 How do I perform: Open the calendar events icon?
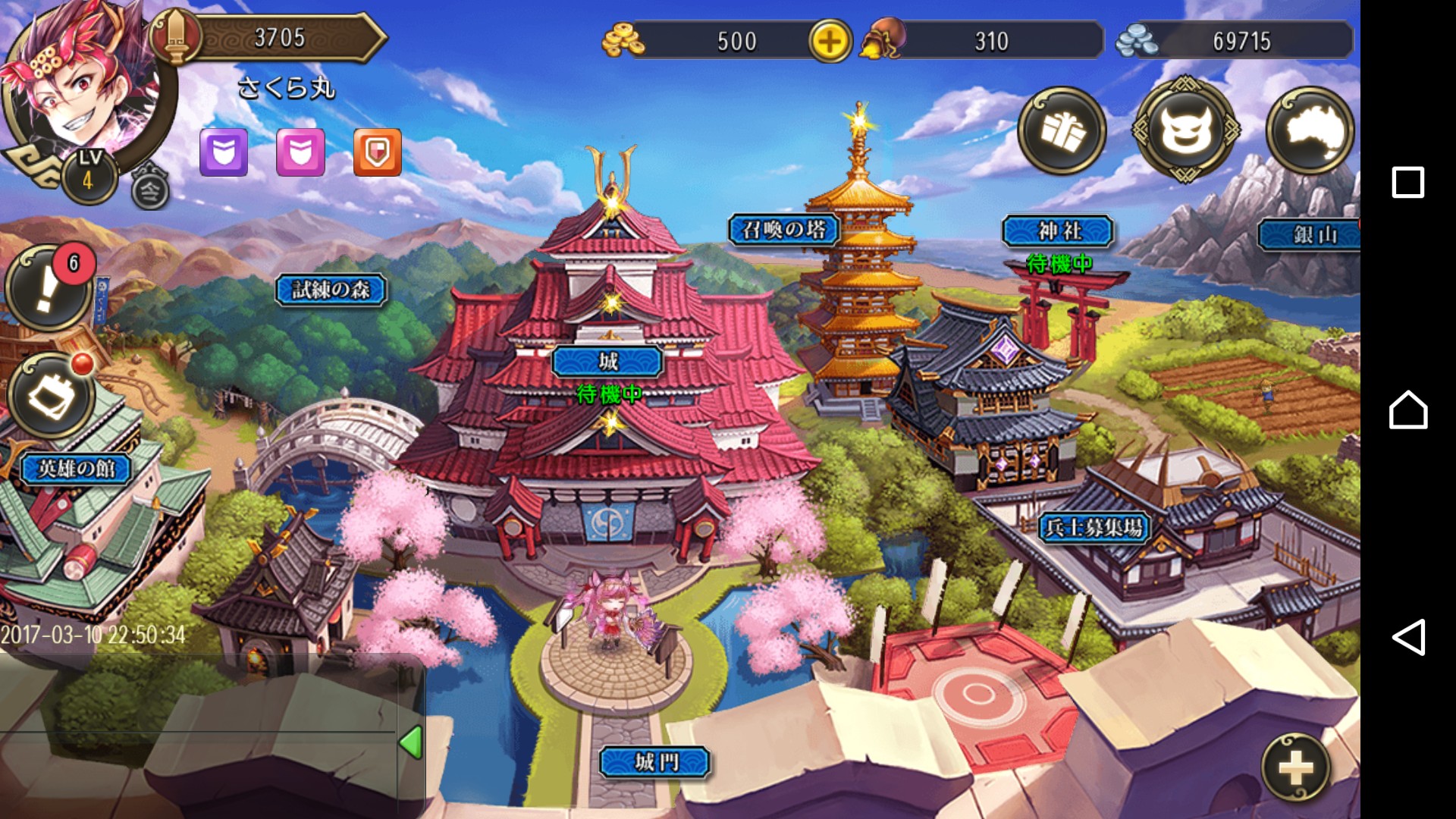pos(52,394)
